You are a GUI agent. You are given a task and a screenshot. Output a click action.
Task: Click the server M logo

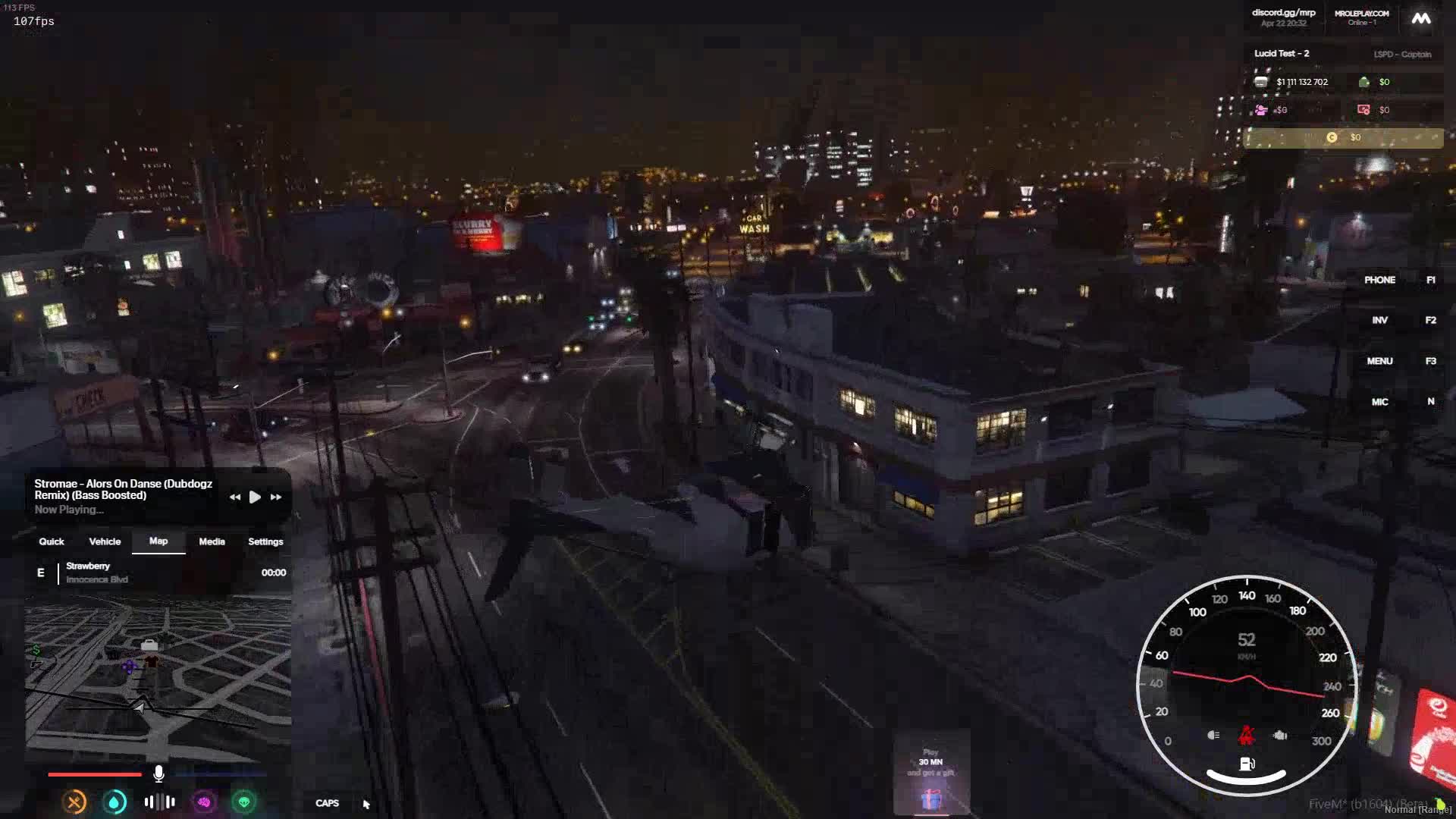[x=1420, y=18]
